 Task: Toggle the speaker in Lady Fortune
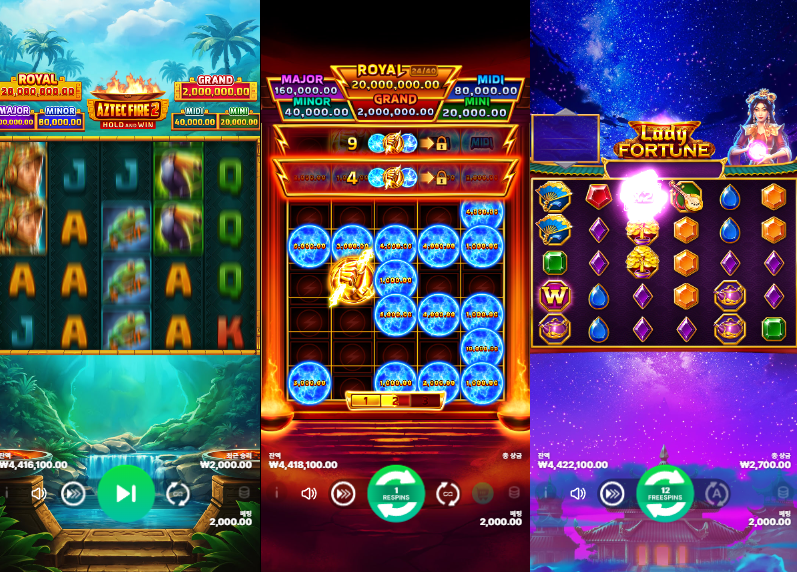[x=578, y=493]
